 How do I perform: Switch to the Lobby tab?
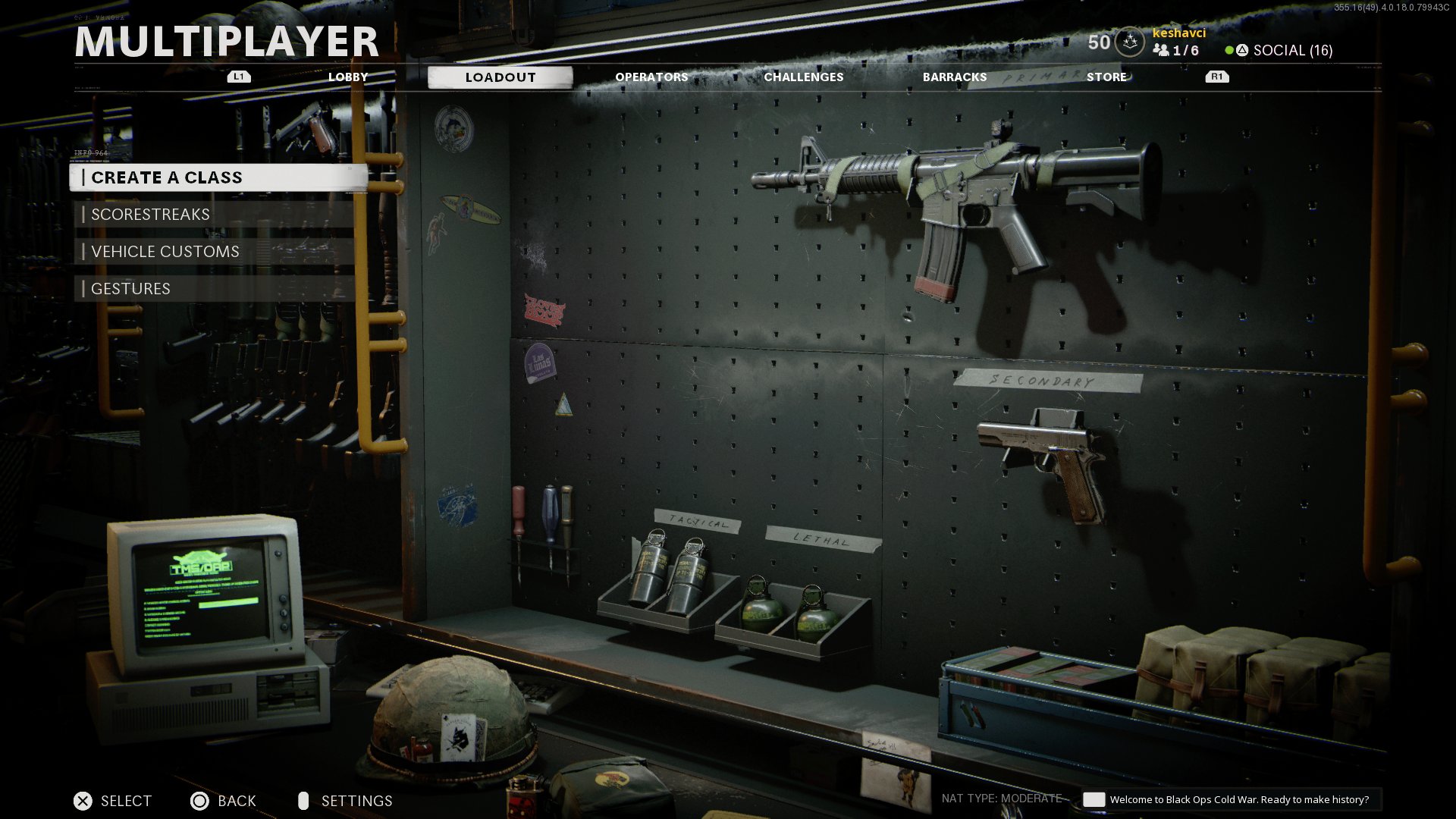pos(348,77)
